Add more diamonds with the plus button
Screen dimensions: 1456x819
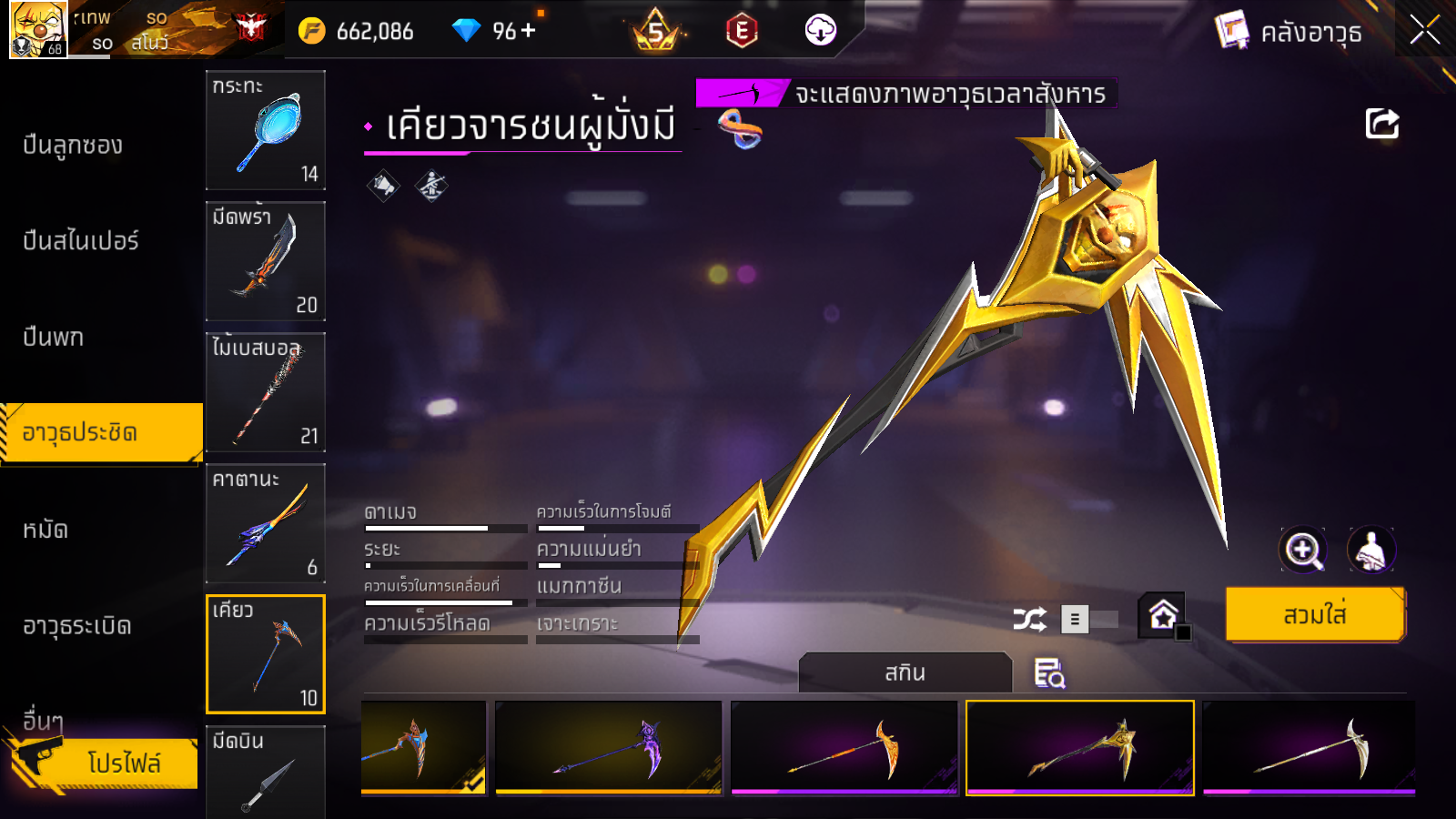coord(529,31)
